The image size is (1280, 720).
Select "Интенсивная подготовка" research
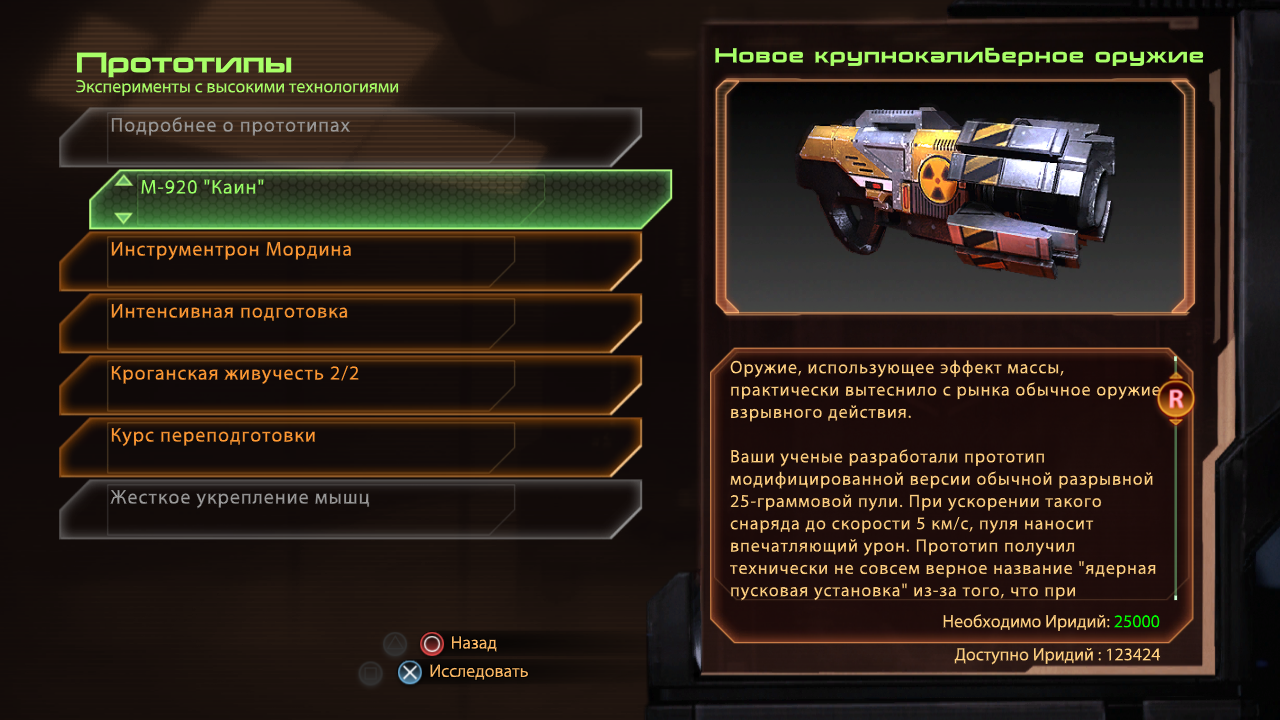pos(350,321)
